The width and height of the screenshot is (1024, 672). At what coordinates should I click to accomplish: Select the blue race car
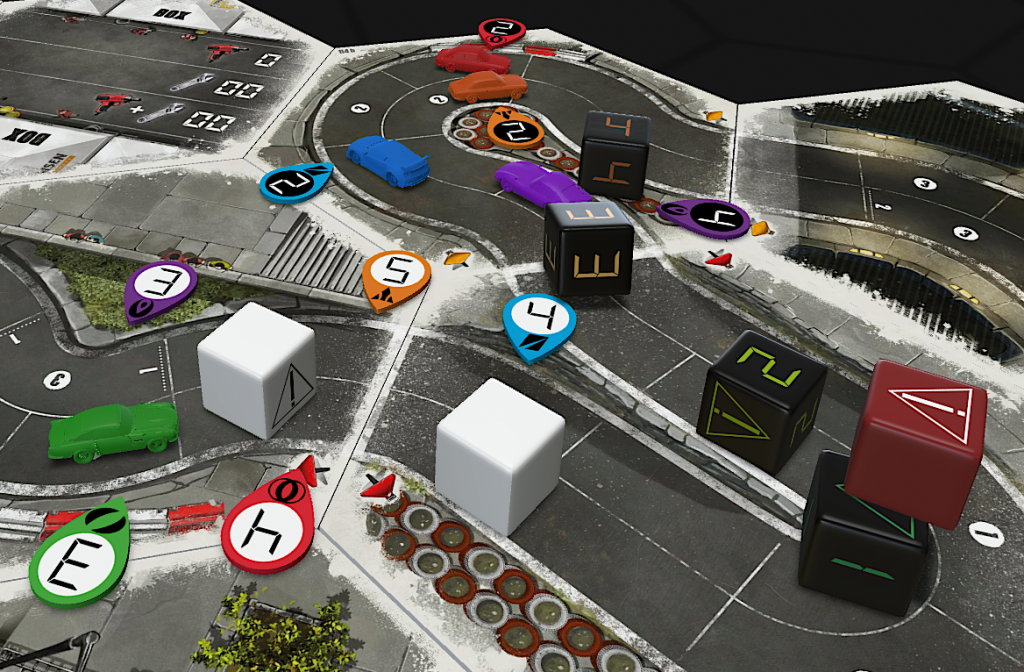click(387, 159)
